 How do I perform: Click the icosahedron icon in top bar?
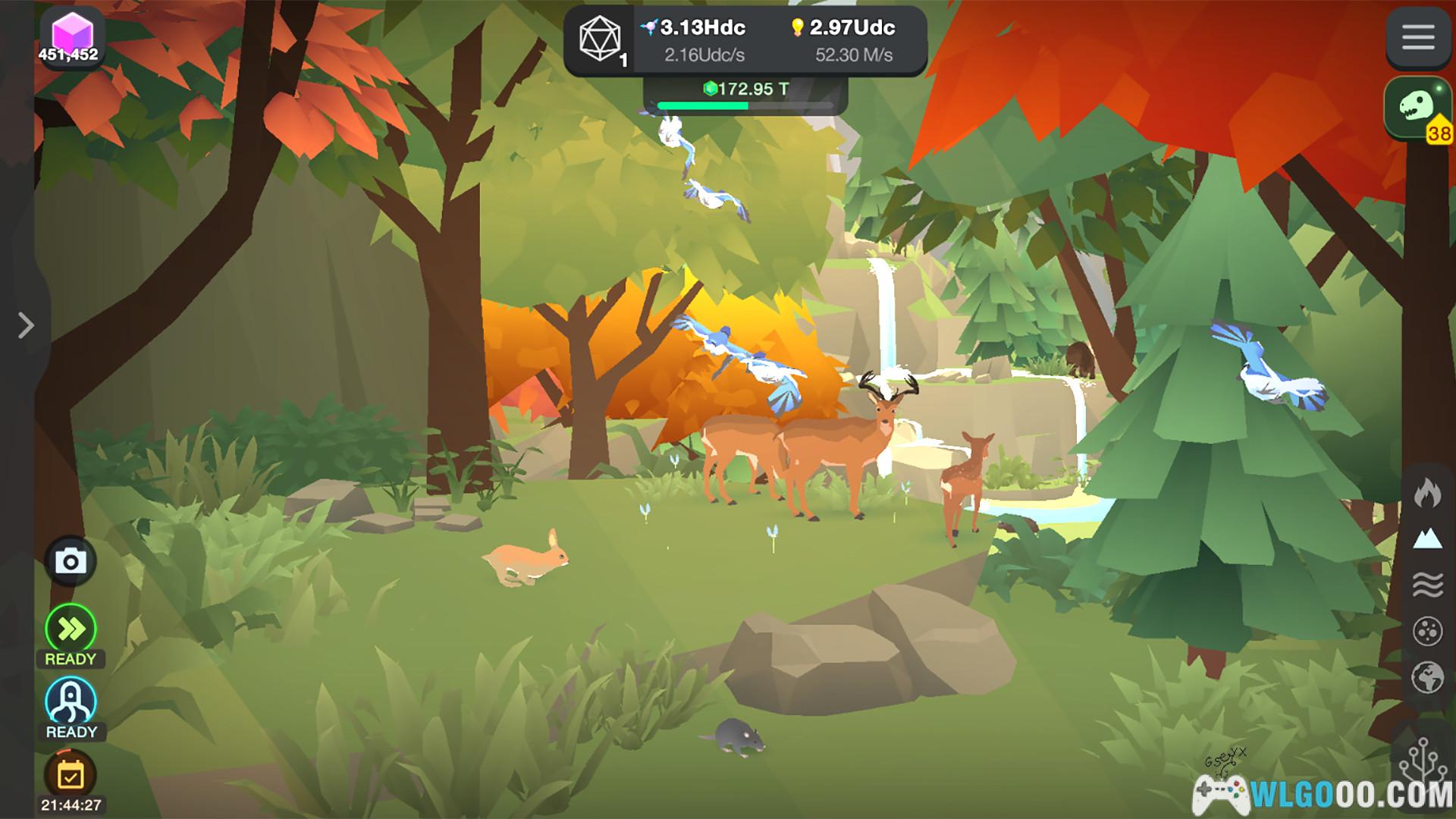[600, 39]
